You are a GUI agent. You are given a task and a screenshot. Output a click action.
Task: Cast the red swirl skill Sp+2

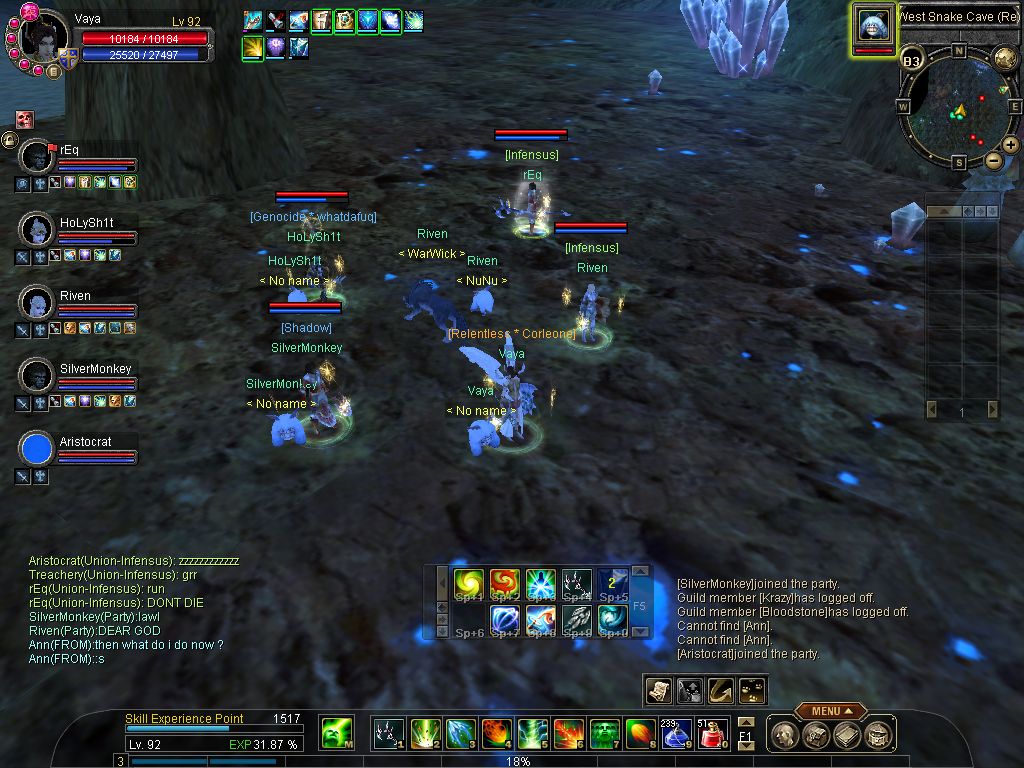click(x=504, y=584)
